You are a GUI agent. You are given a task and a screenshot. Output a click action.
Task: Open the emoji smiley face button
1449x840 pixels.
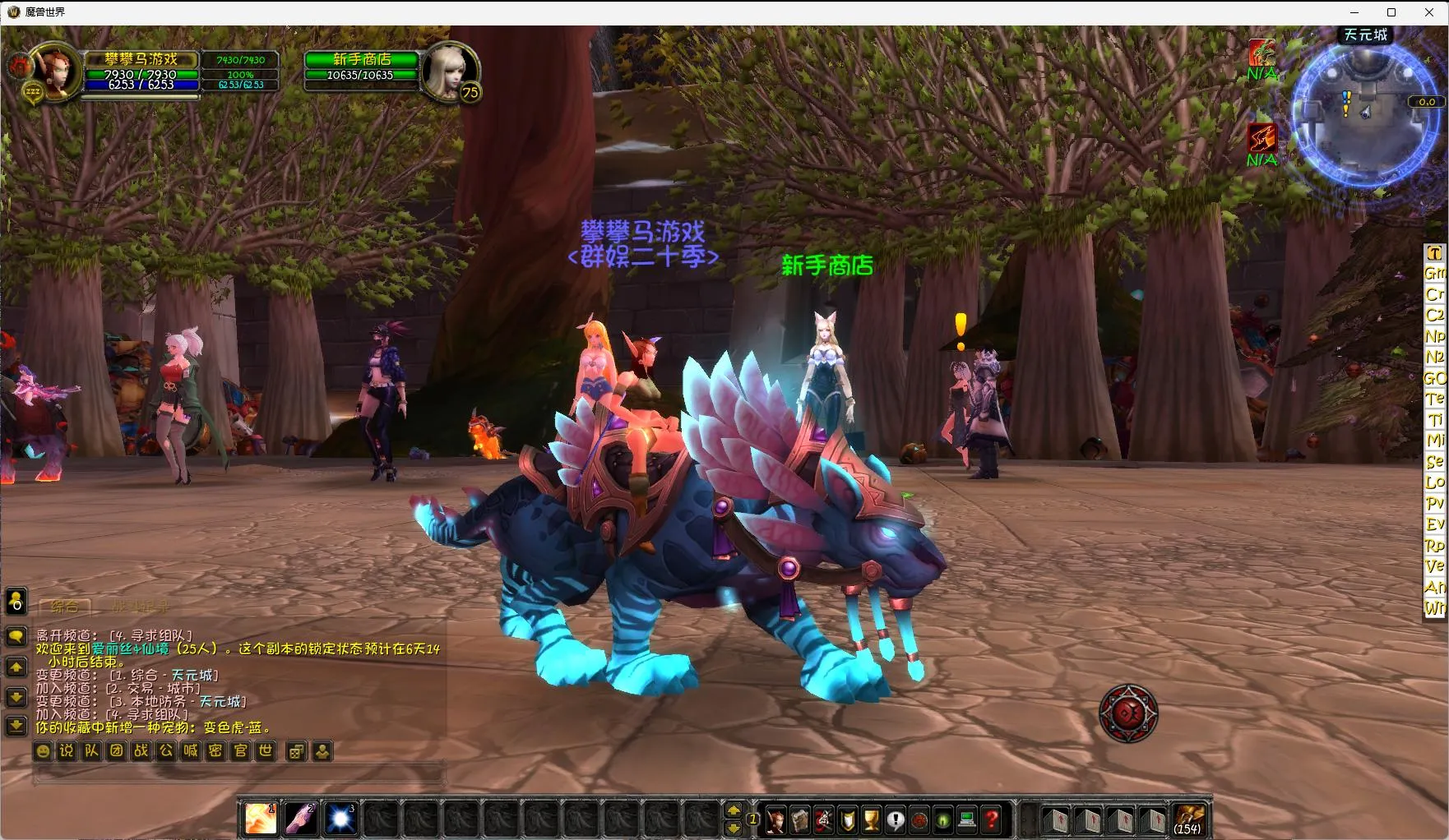point(43,750)
